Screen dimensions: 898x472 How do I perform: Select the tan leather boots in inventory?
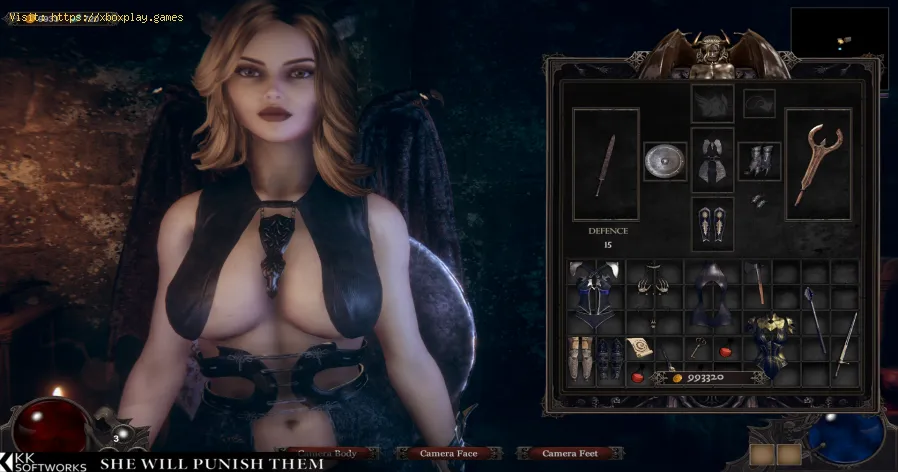pyautogui.click(x=581, y=357)
